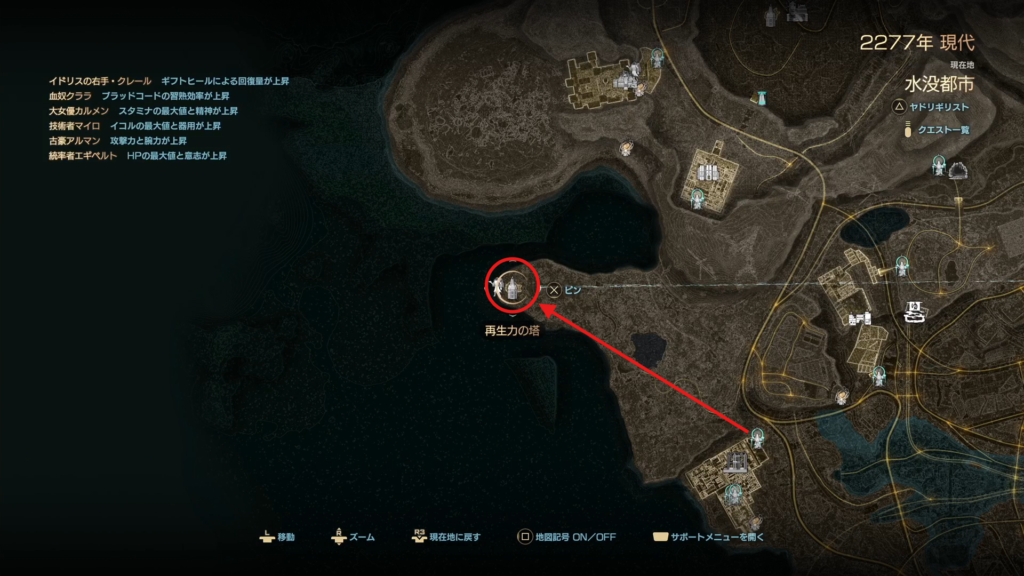This screenshot has width=1024, height=576.
Task: Select the white building marker east of the city
Action: (915, 311)
